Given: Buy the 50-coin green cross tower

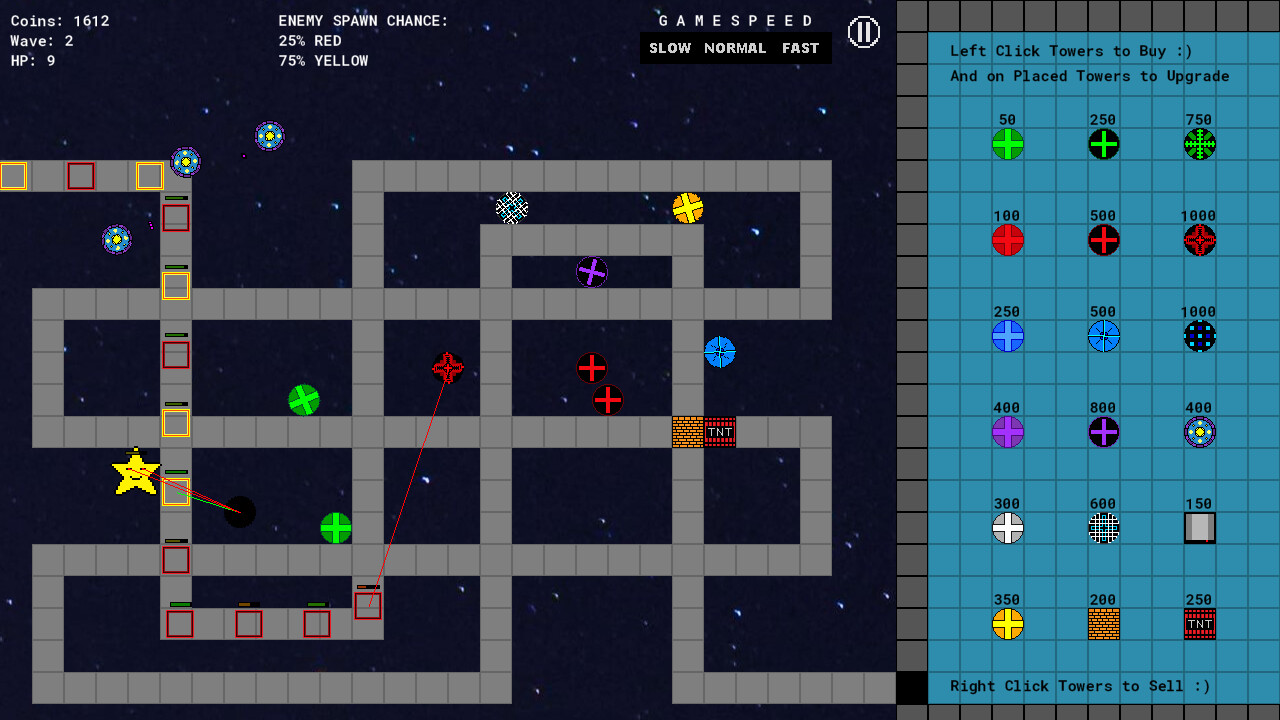Looking at the screenshot, I should [x=1007, y=144].
